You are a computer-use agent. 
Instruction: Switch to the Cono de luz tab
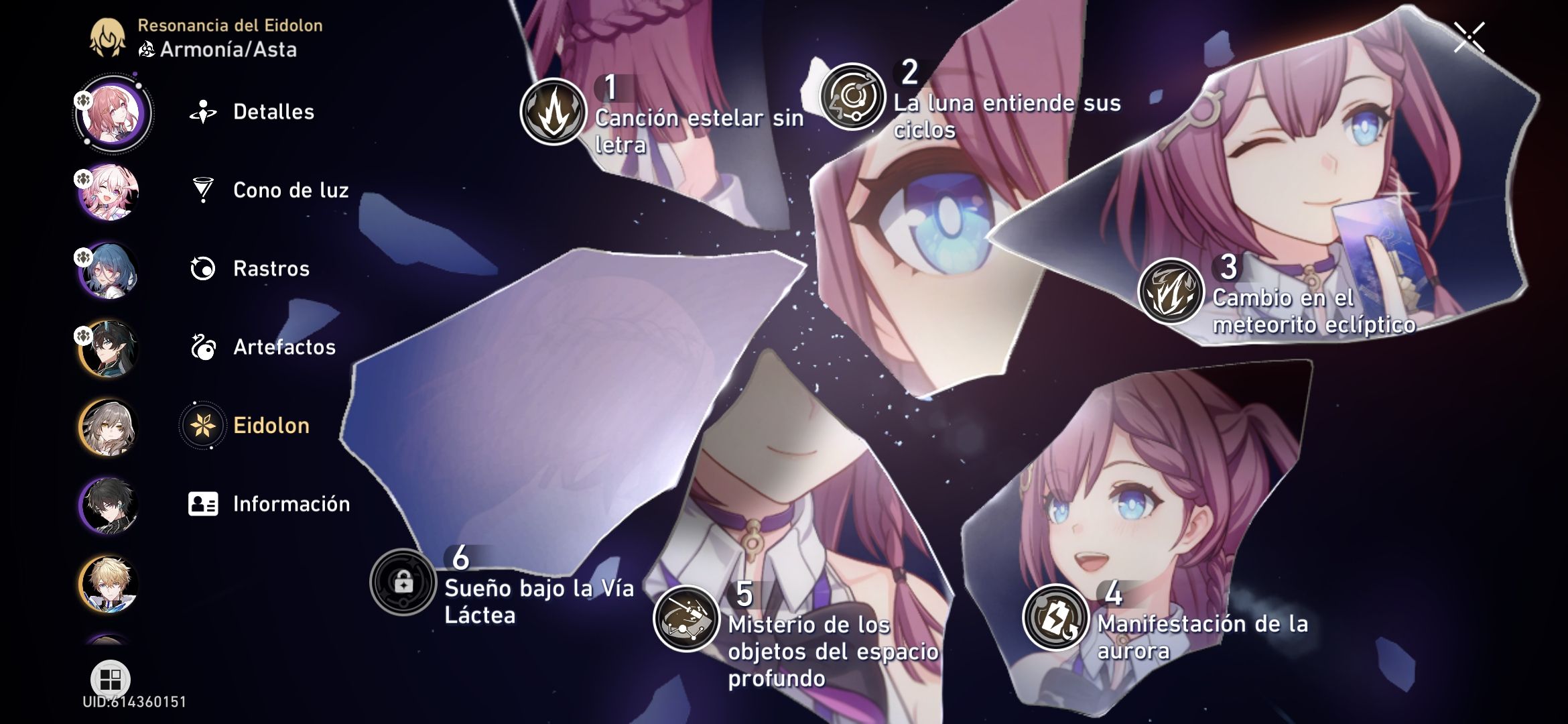[203, 190]
